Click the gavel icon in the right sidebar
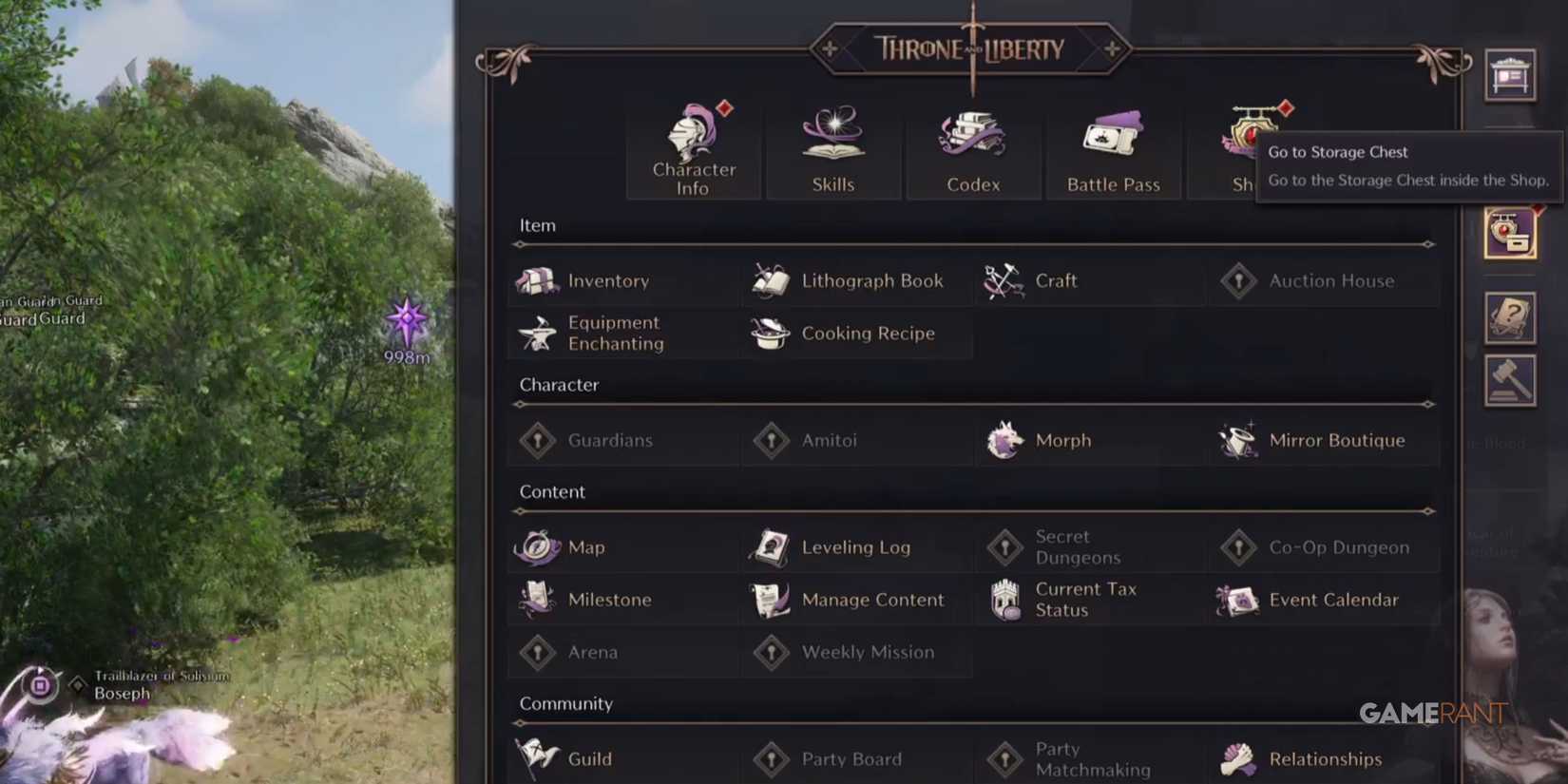This screenshot has width=1568, height=784. 1509,379
